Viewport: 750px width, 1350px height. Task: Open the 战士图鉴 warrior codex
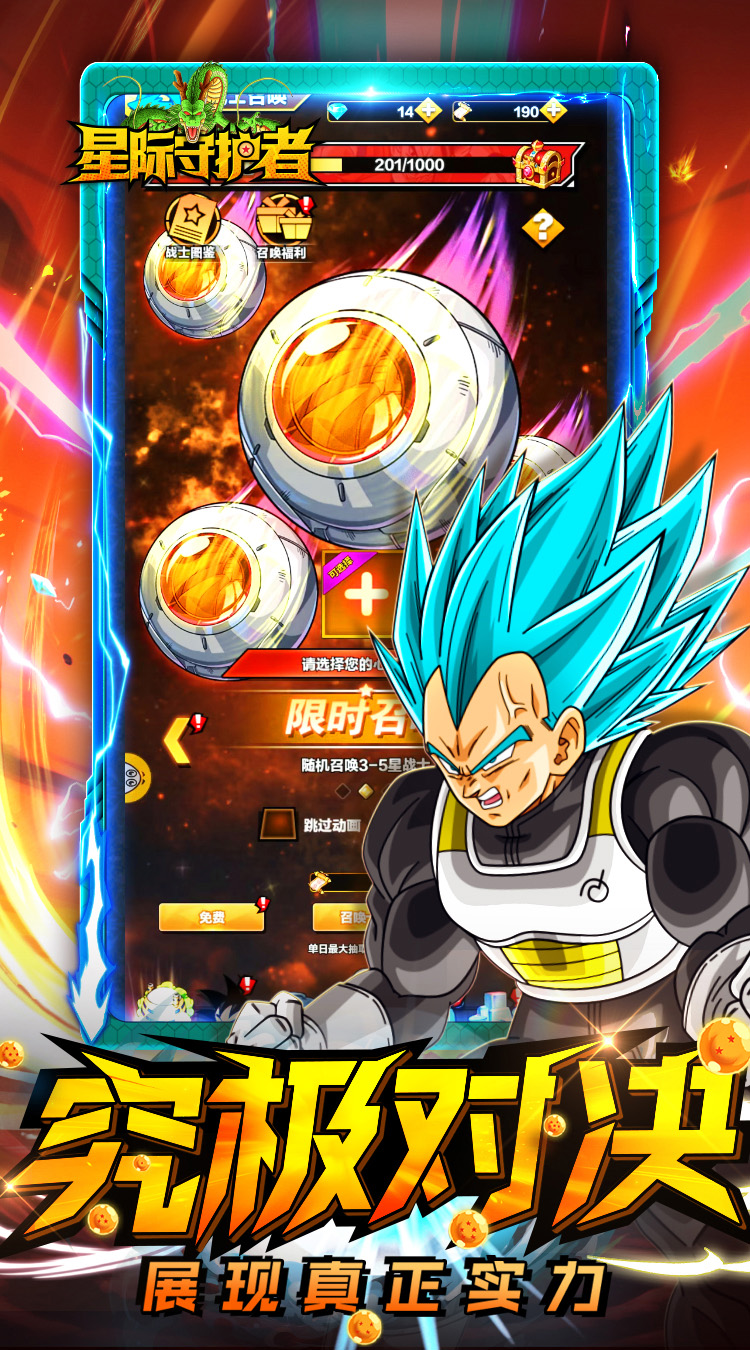pyautogui.click(x=190, y=226)
